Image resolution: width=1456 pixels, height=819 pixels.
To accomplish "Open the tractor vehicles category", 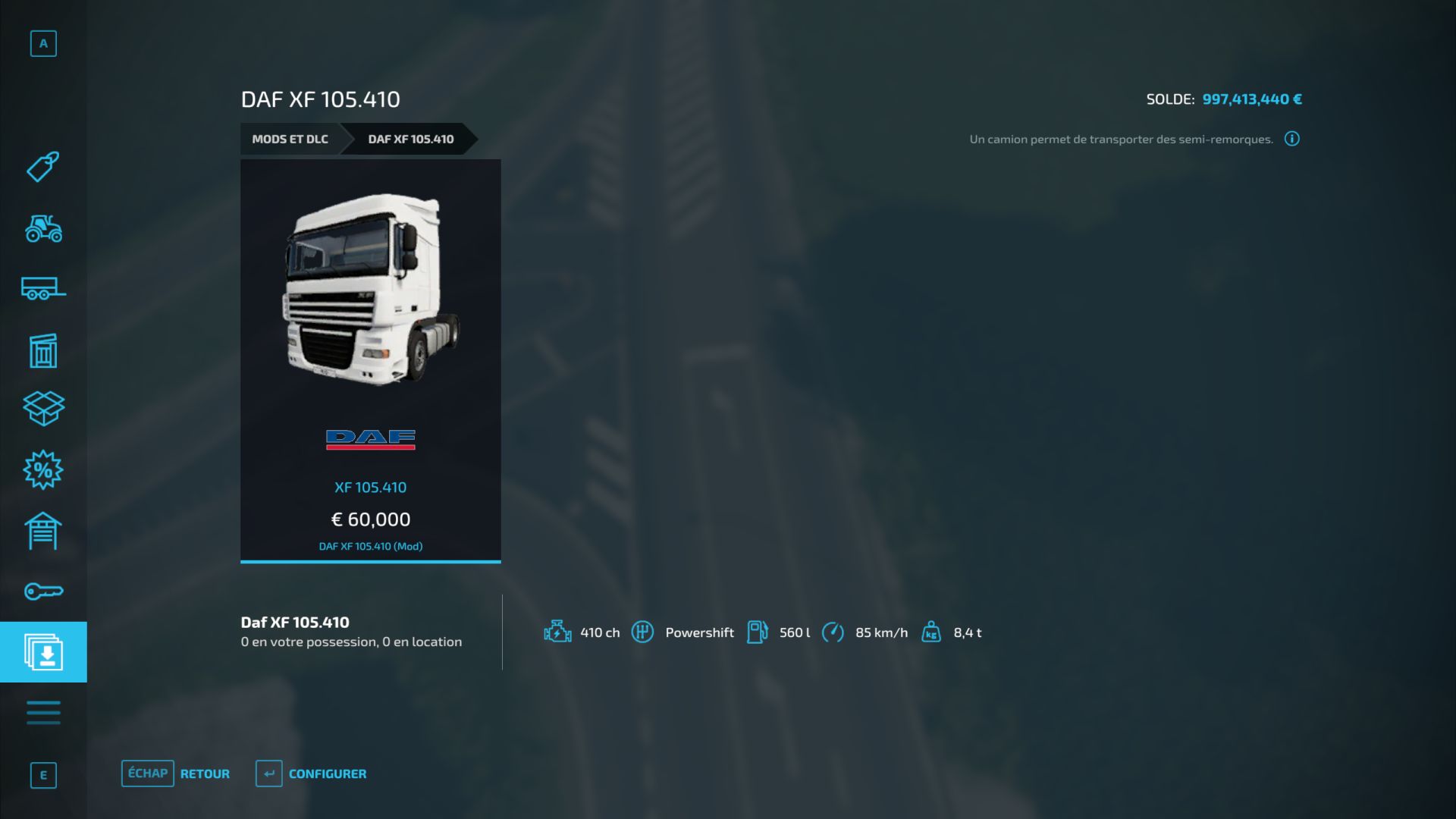I will (x=43, y=230).
